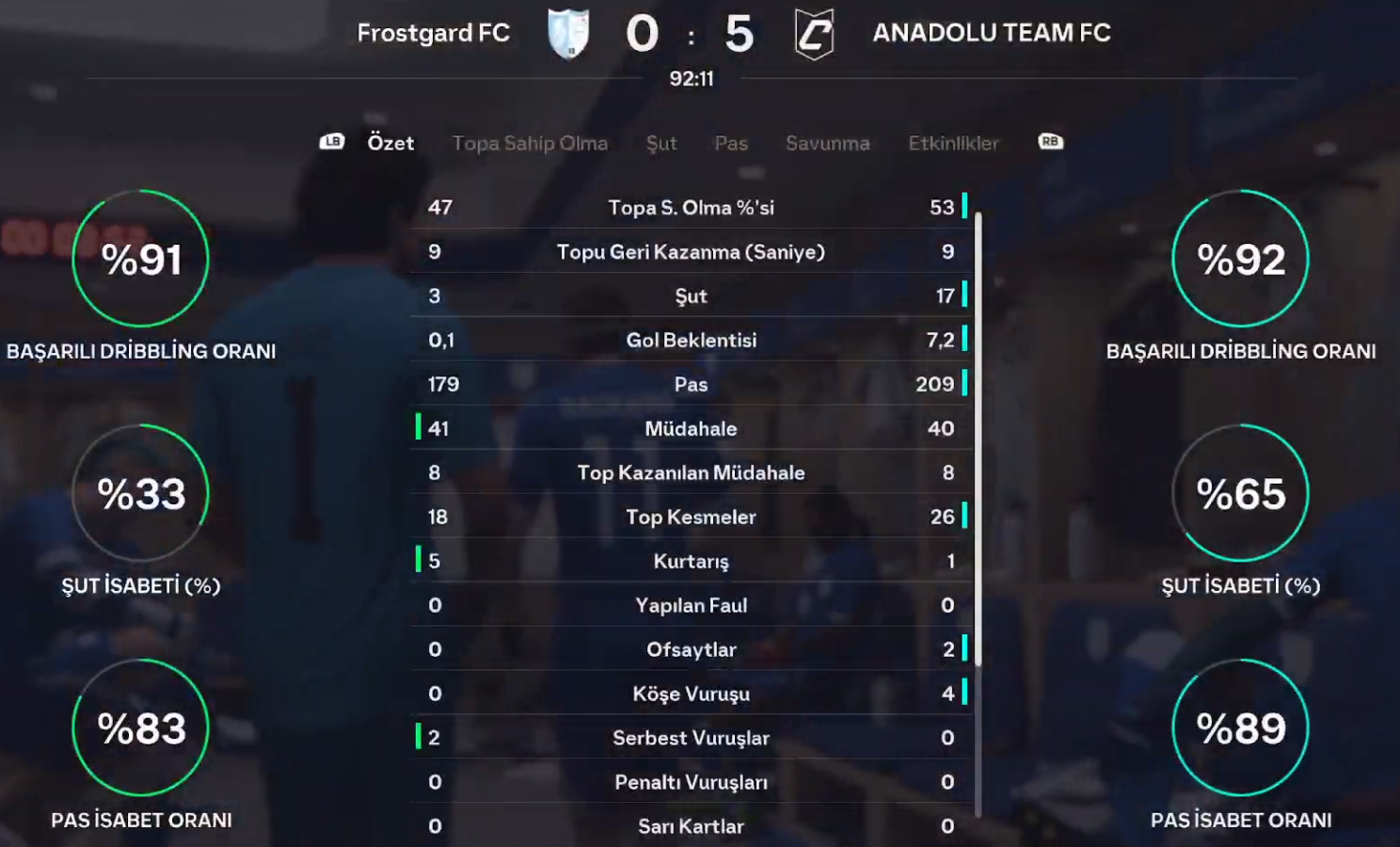Show the Pas statistics tab

731,143
